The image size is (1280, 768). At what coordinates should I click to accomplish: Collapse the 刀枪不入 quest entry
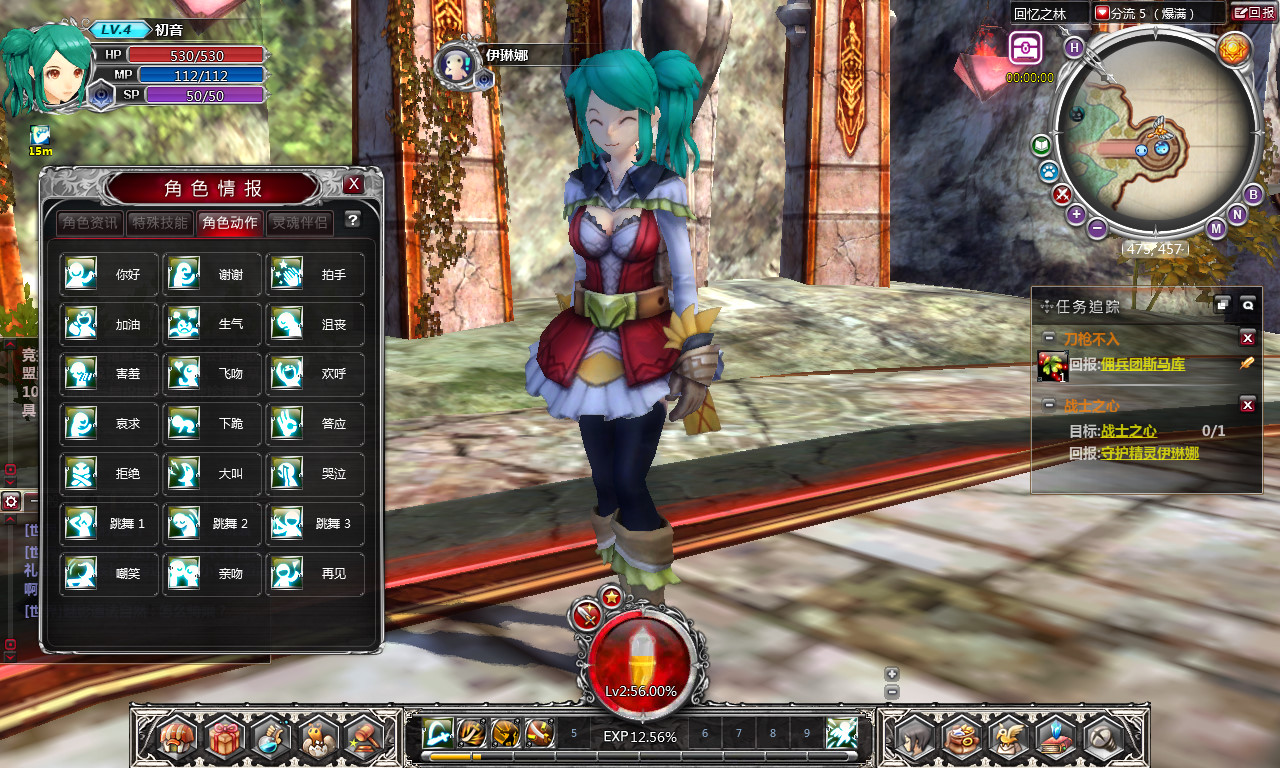[x=1048, y=338]
